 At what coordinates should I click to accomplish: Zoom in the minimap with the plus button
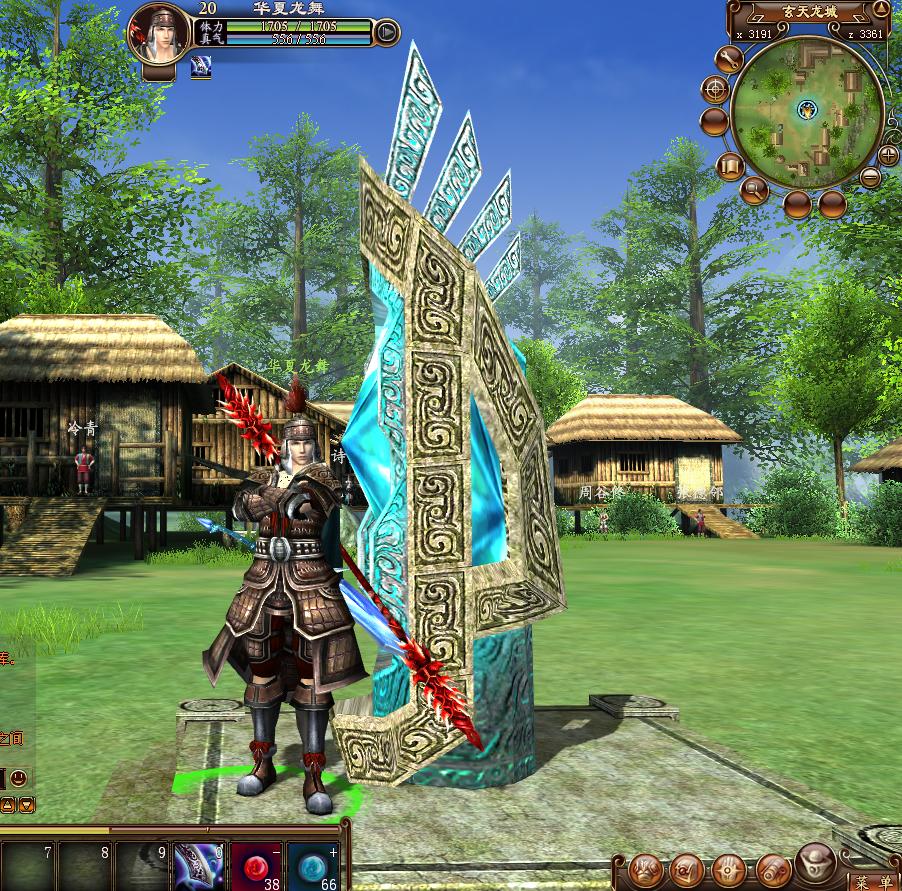(x=887, y=154)
